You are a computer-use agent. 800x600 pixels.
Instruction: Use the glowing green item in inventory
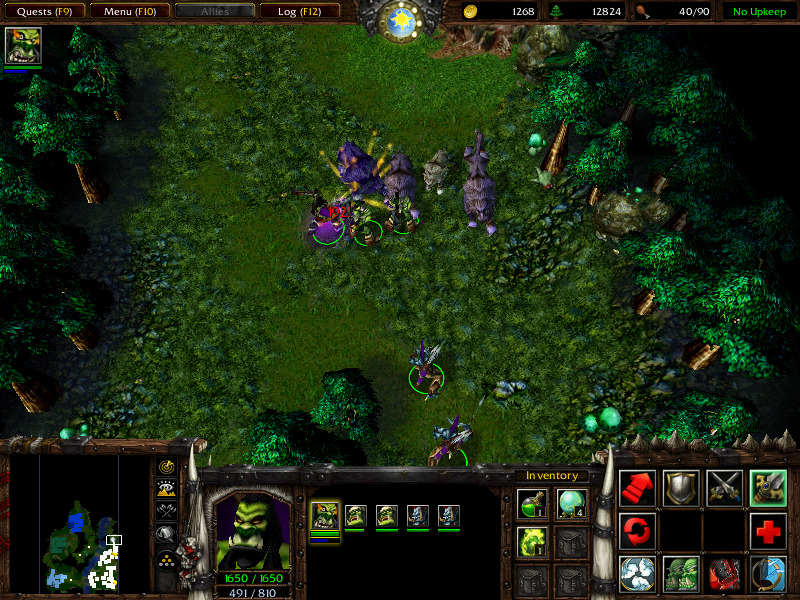pos(532,542)
